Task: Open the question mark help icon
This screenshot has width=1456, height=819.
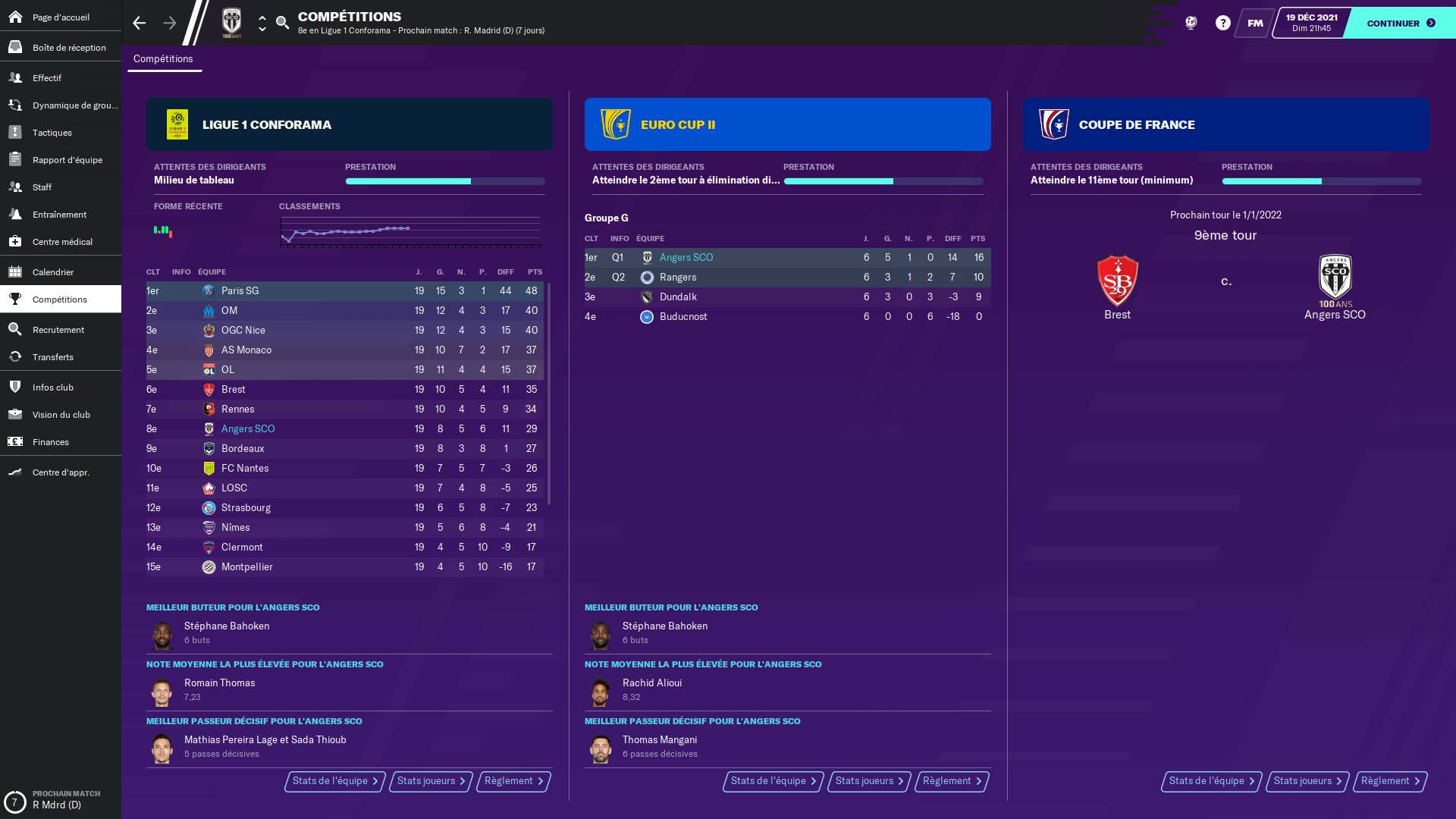Action: [x=1222, y=23]
